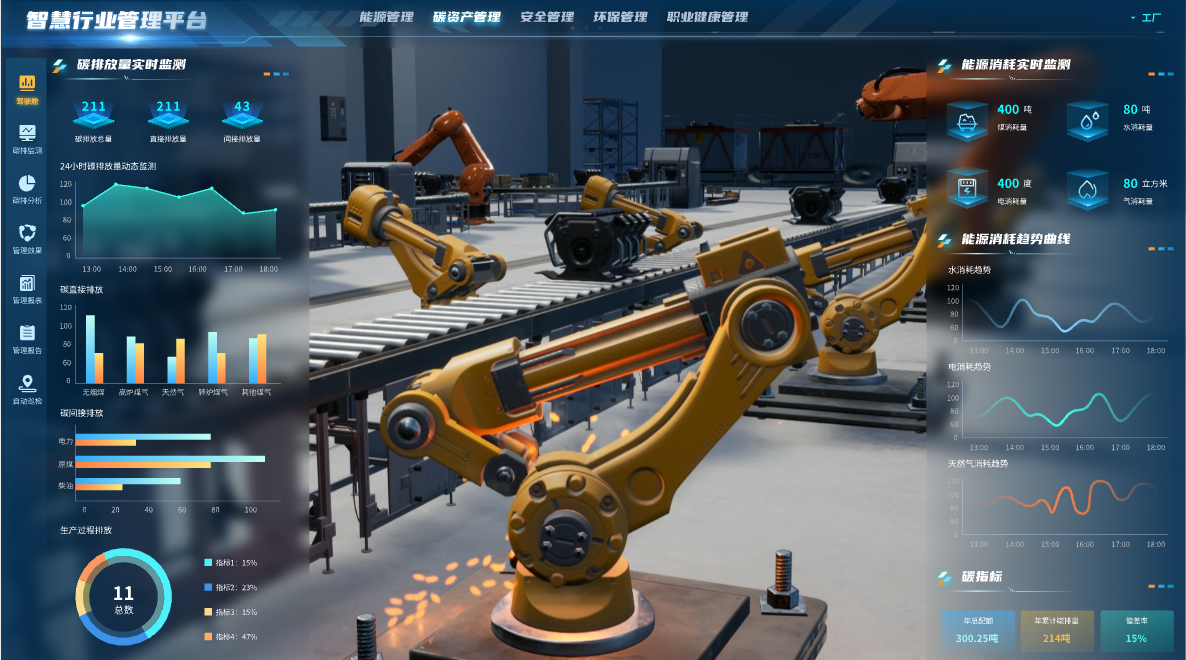Open 碳排监测 from the sidebar
The width and height of the screenshot is (1186, 660).
tap(27, 138)
